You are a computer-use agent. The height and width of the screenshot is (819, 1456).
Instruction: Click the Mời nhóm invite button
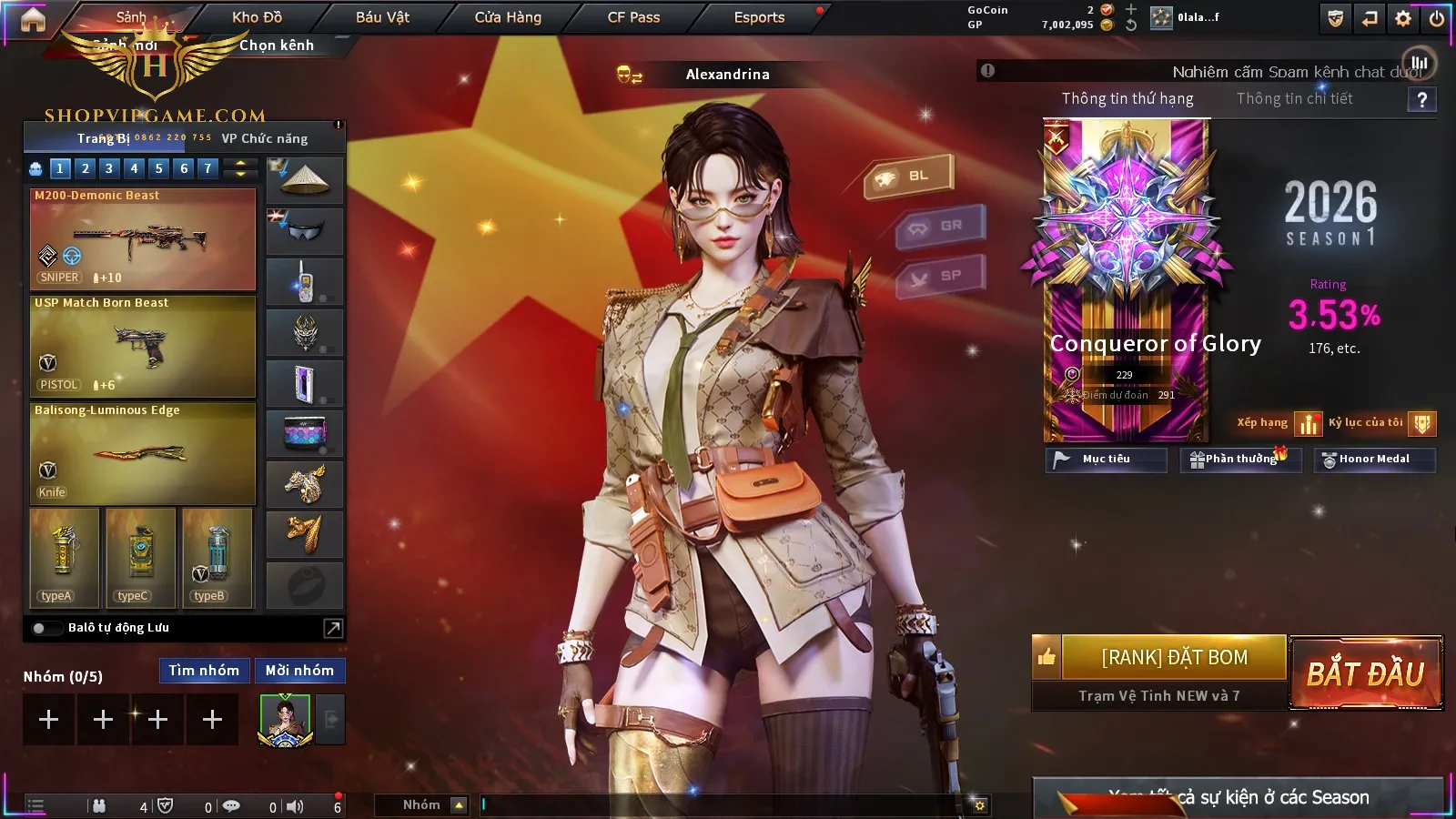pyautogui.click(x=299, y=671)
